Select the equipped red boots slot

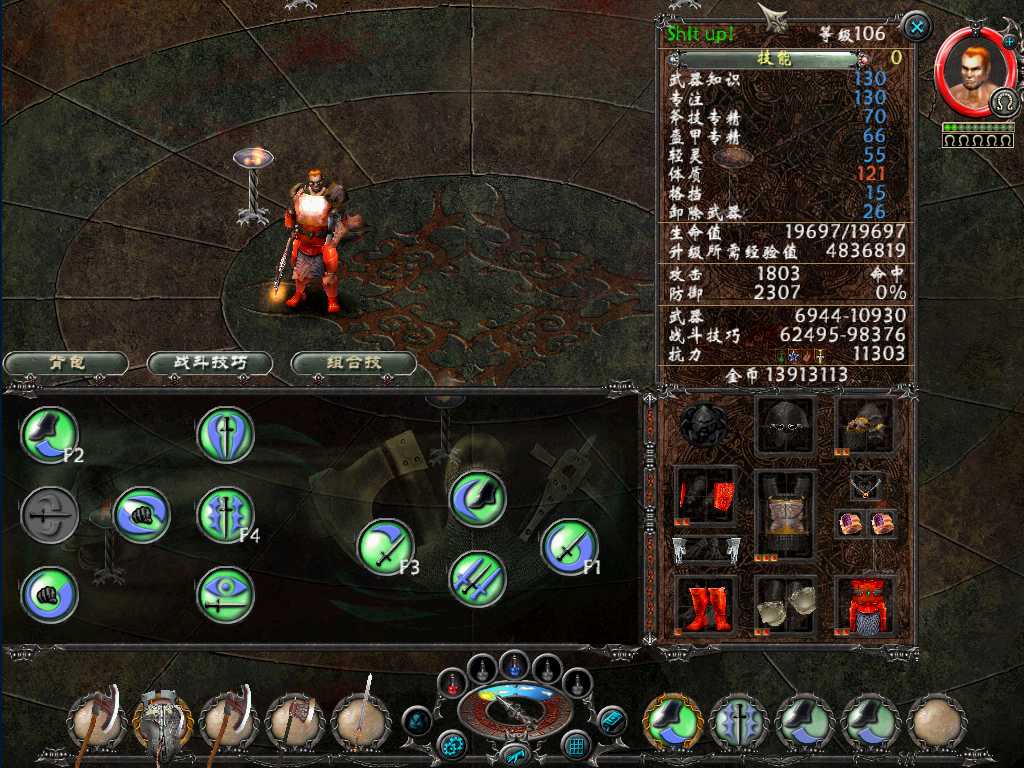(706, 605)
